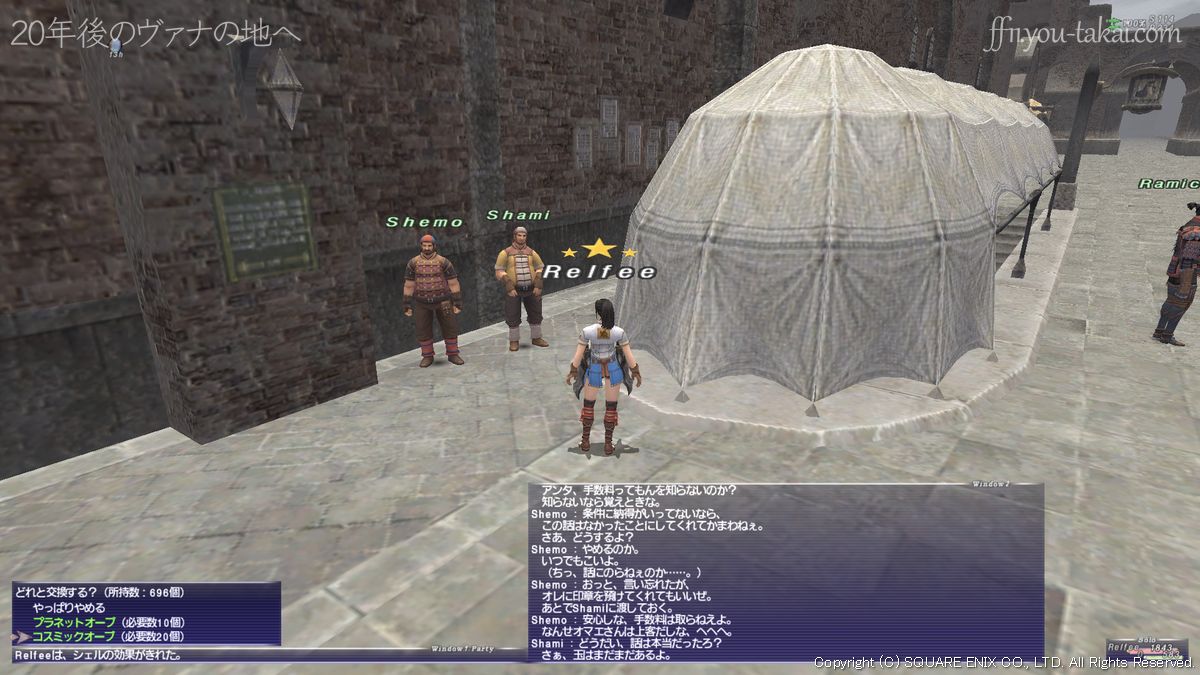Choose やっぱりやめる to cancel the exchange
This screenshot has height=675, width=1200.
(68, 607)
